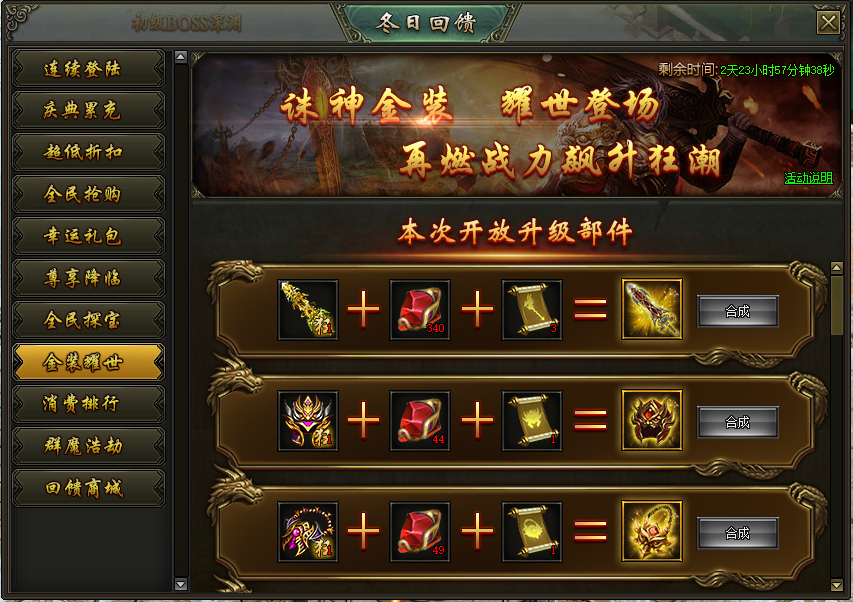
Task: Select the red gem requiring 340
Action: [x=420, y=310]
